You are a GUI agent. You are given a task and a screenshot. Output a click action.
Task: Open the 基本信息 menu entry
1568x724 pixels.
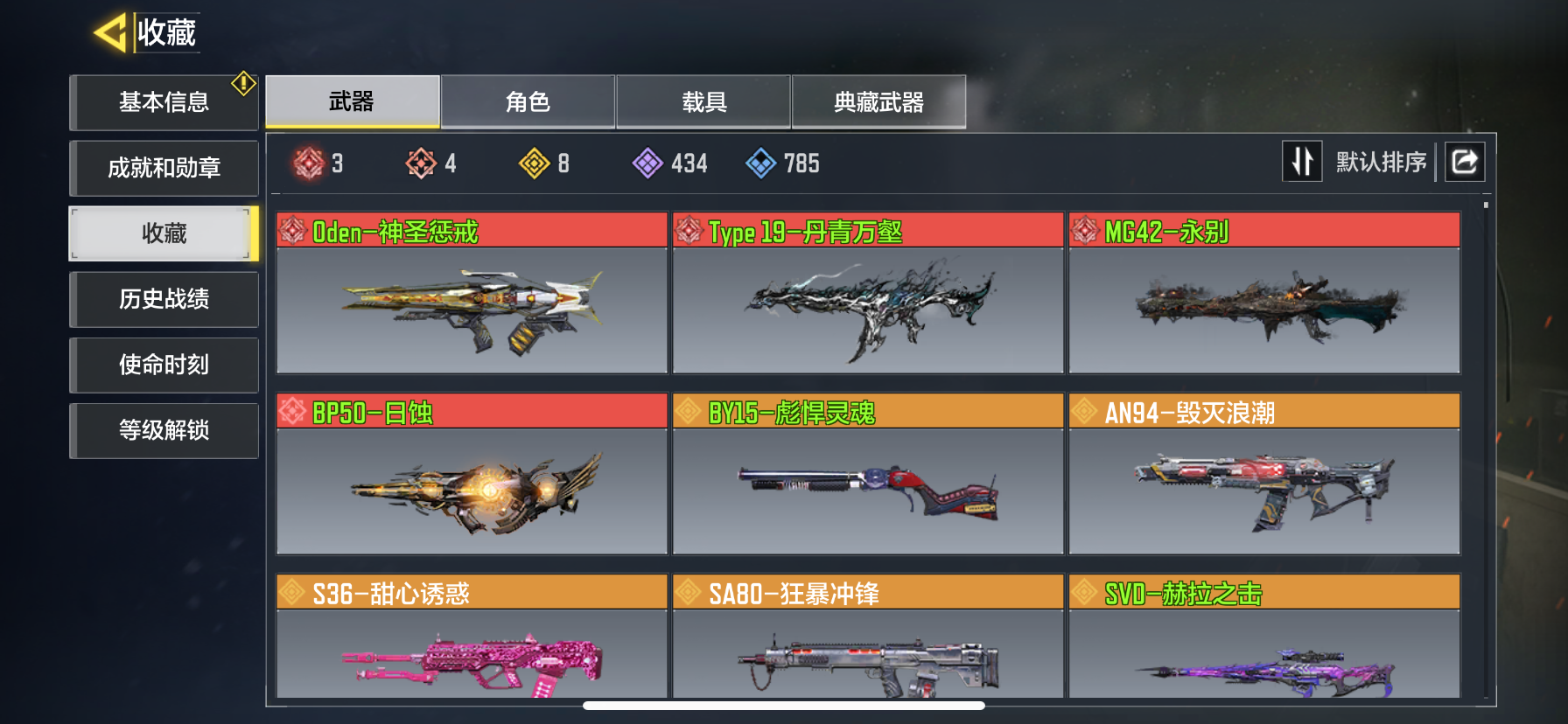tap(164, 102)
